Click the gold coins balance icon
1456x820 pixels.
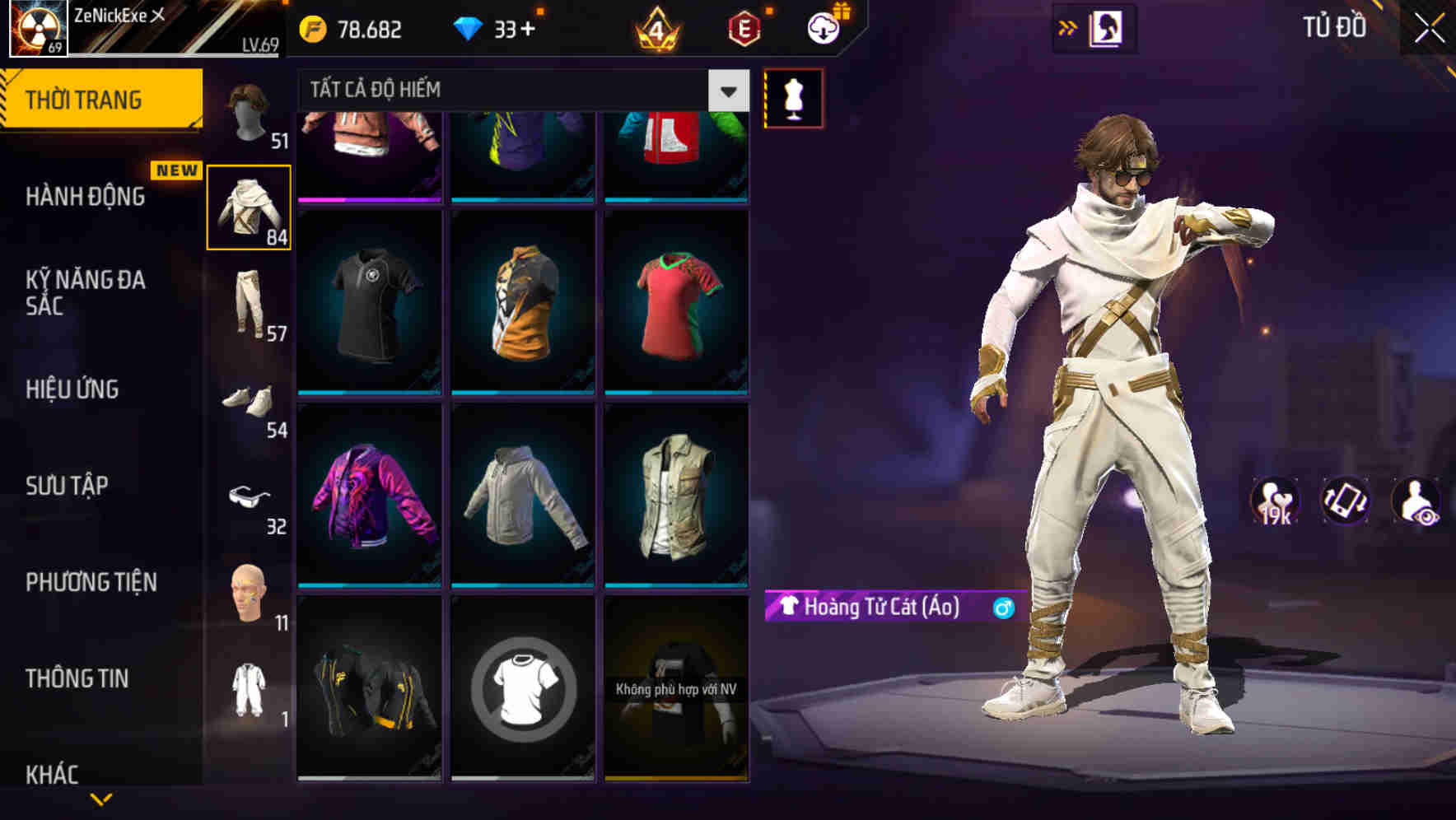(311, 28)
